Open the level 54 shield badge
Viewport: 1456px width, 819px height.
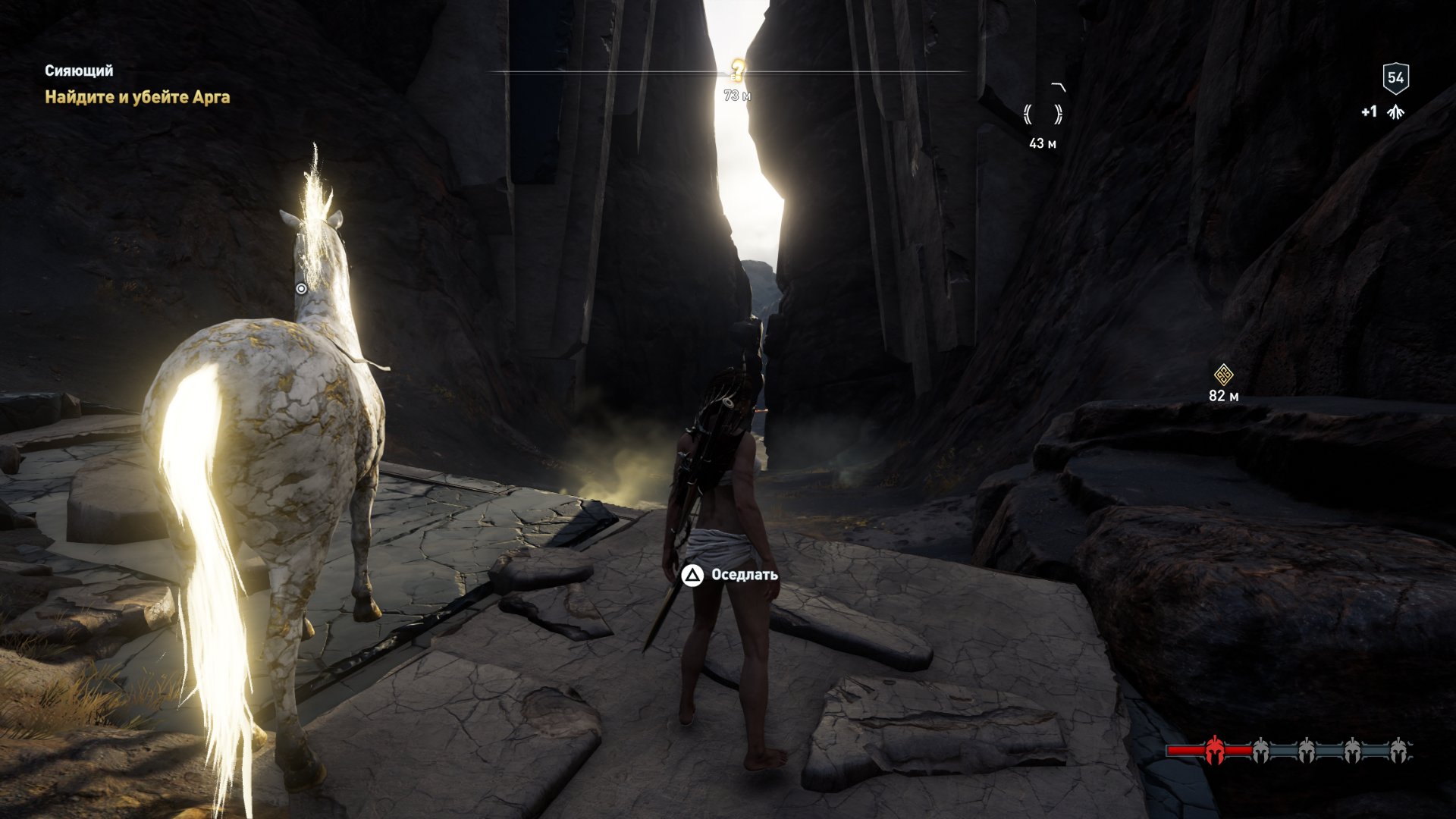[1395, 77]
